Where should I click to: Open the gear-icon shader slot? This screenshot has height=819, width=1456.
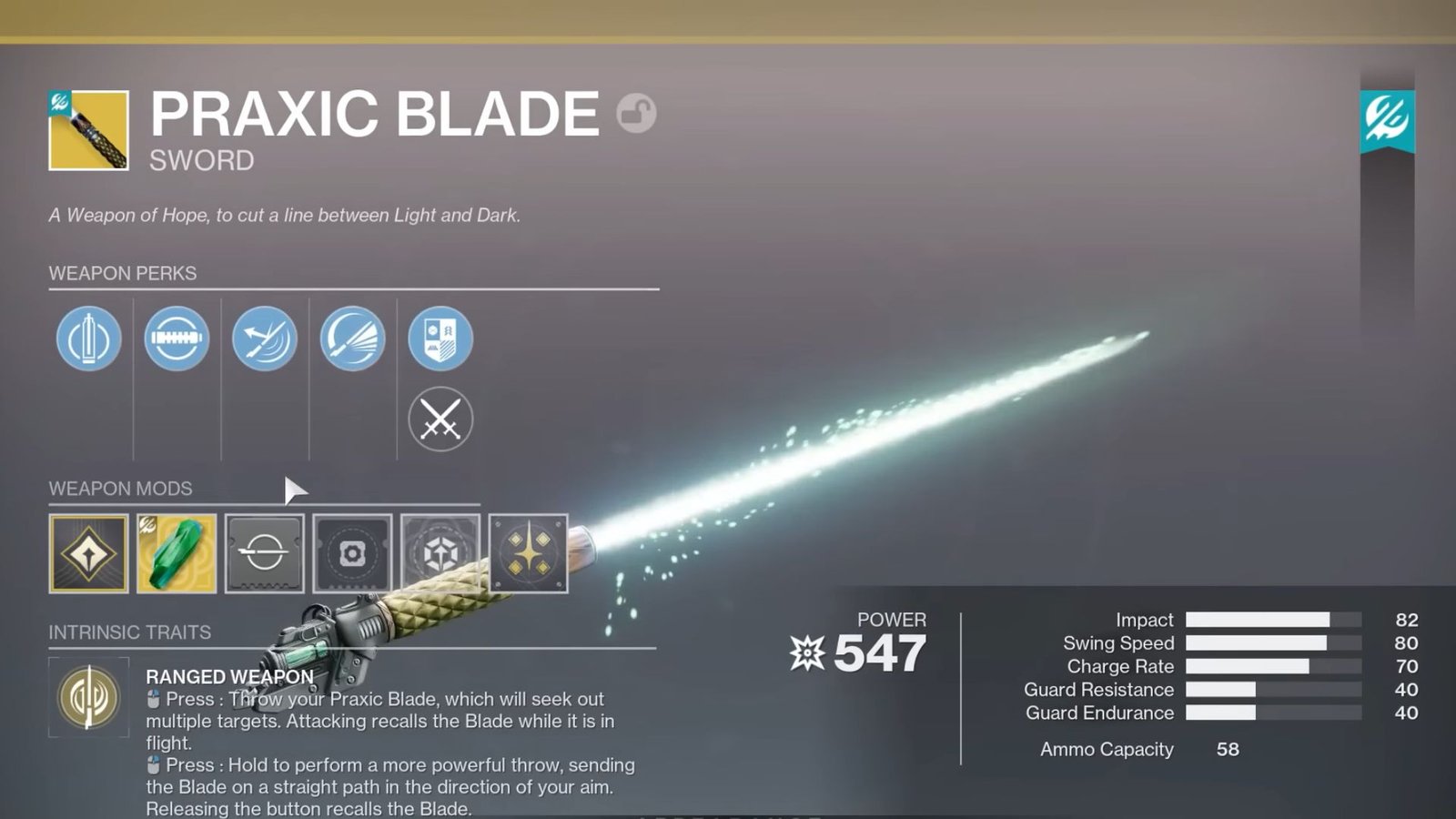(x=351, y=551)
